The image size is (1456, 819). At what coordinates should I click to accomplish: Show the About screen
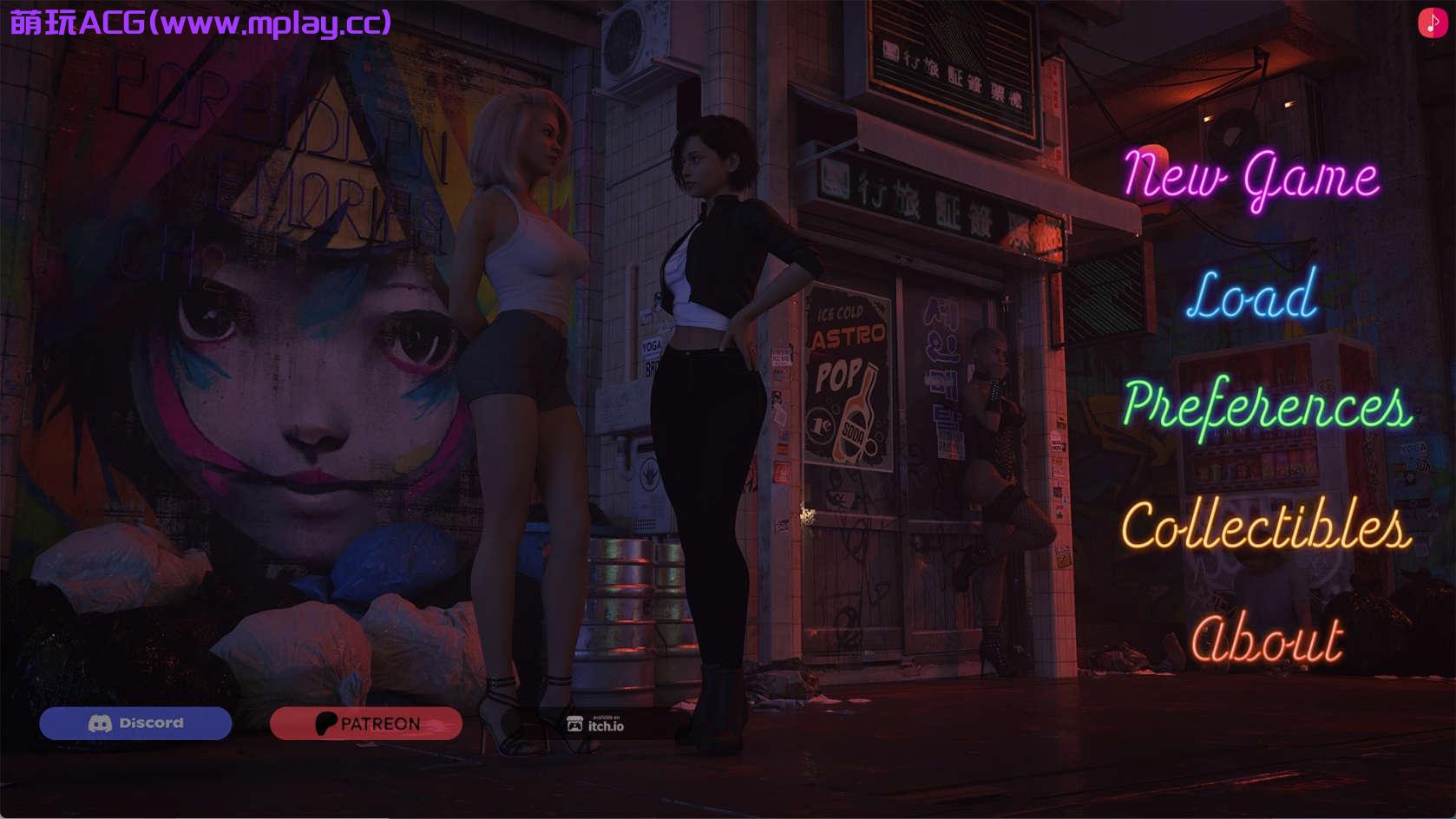pyautogui.click(x=1266, y=640)
